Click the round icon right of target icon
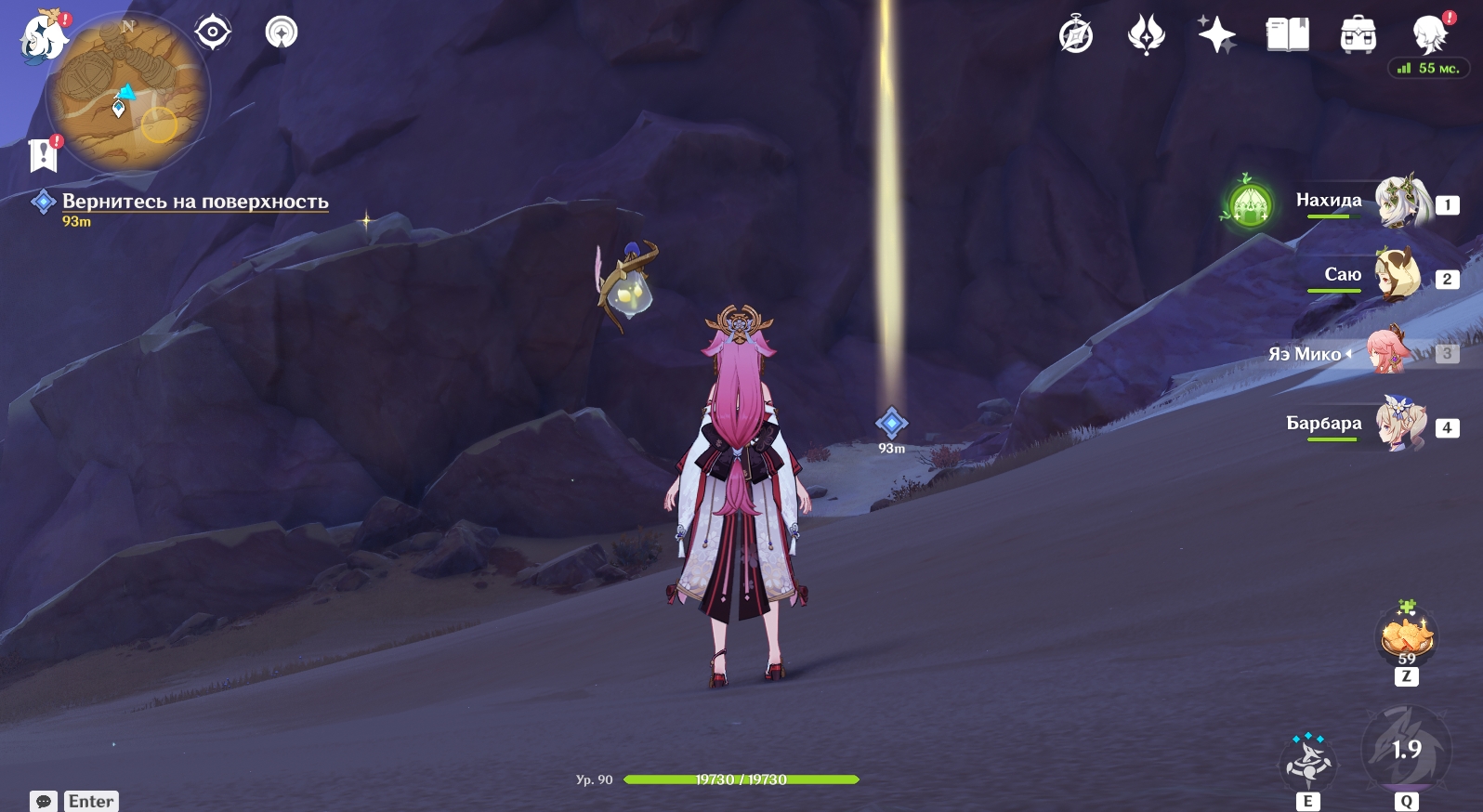1483x812 pixels. tap(281, 33)
